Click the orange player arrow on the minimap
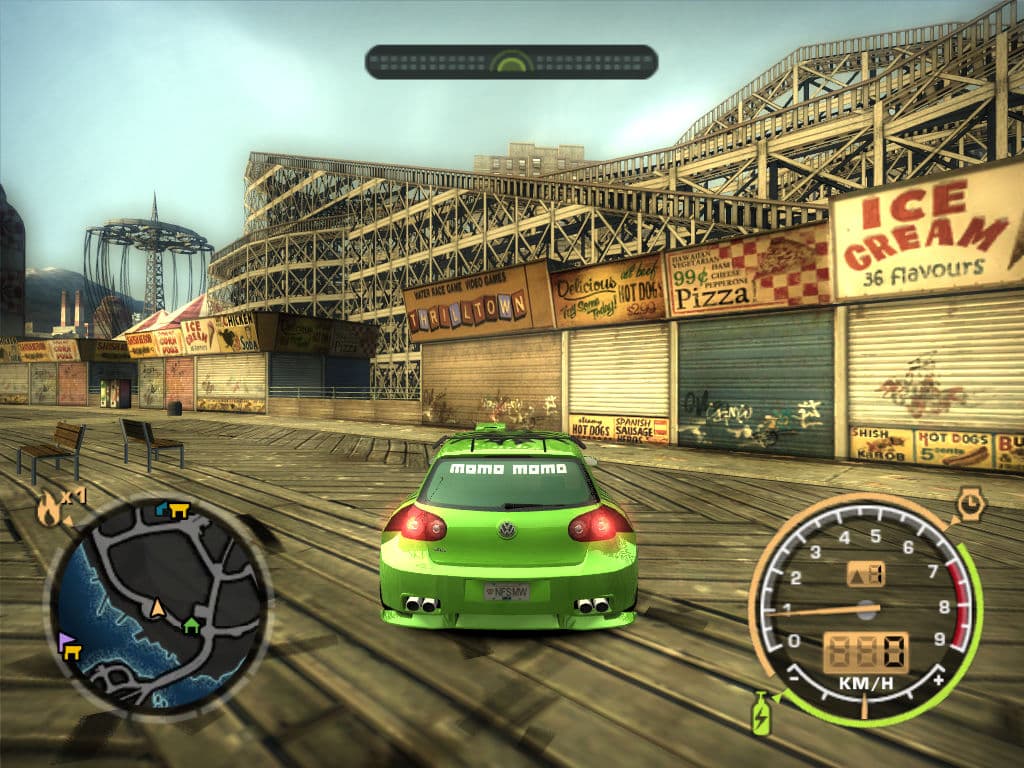 pos(157,606)
